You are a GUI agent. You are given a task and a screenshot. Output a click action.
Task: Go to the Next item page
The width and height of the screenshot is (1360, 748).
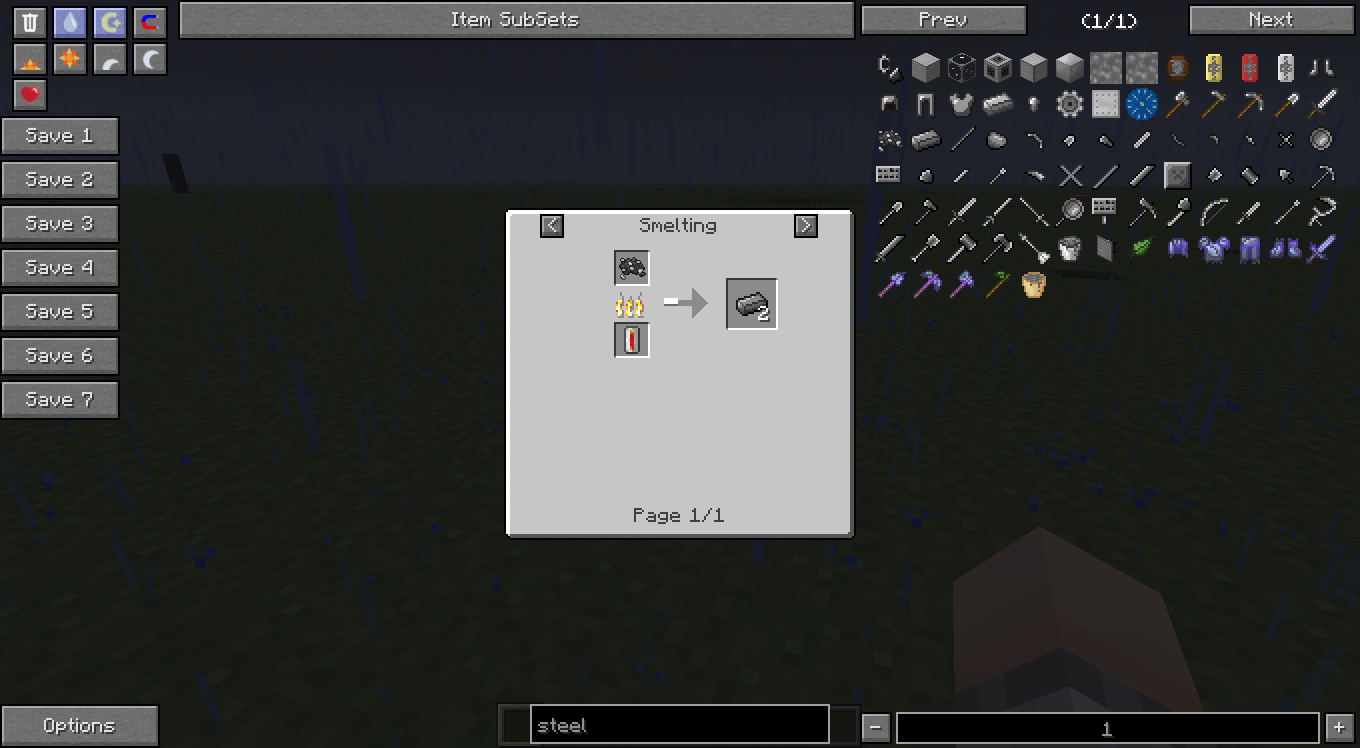click(x=1270, y=20)
